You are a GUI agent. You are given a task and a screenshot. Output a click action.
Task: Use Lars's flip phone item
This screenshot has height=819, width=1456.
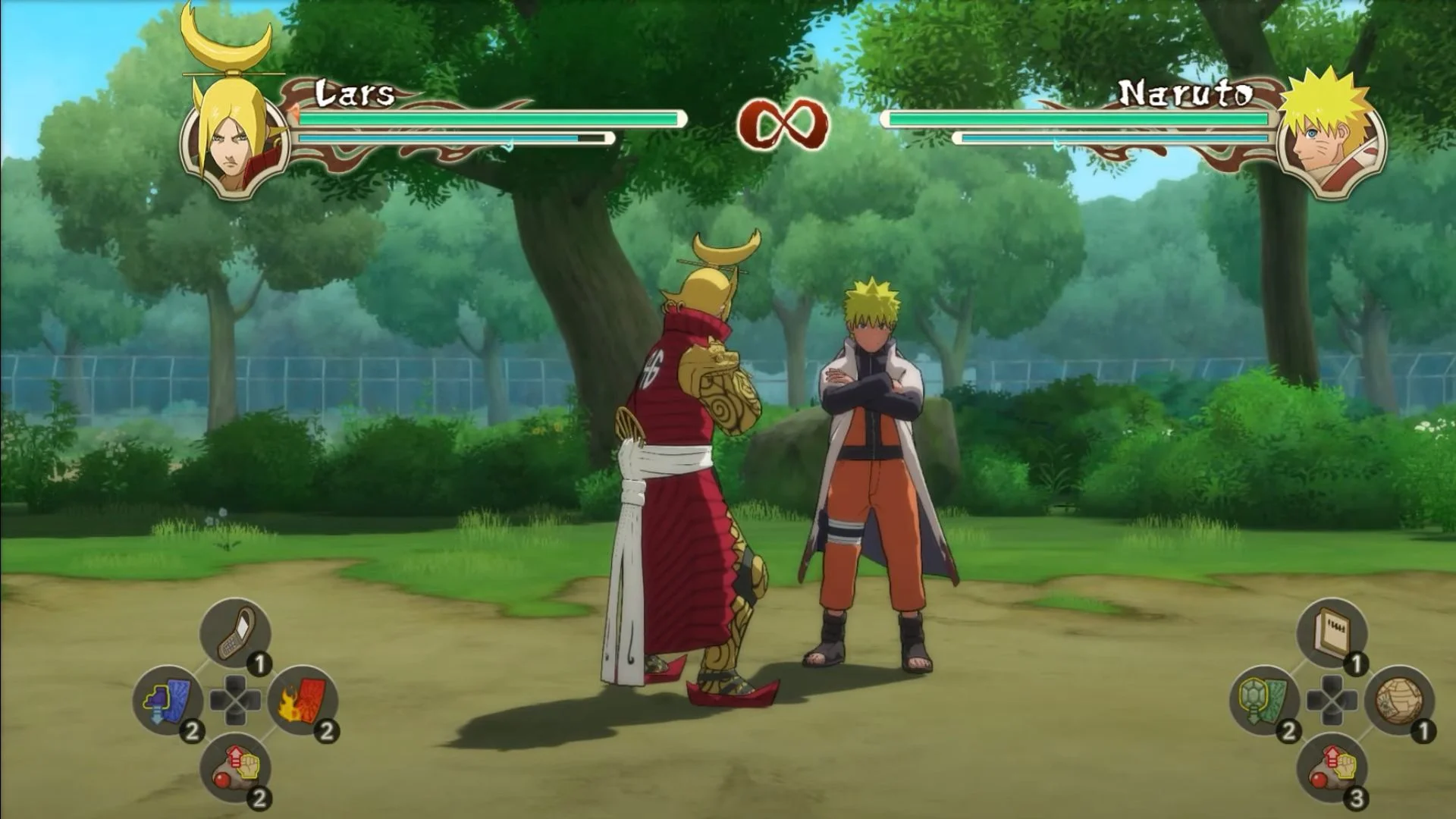[235, 634]
